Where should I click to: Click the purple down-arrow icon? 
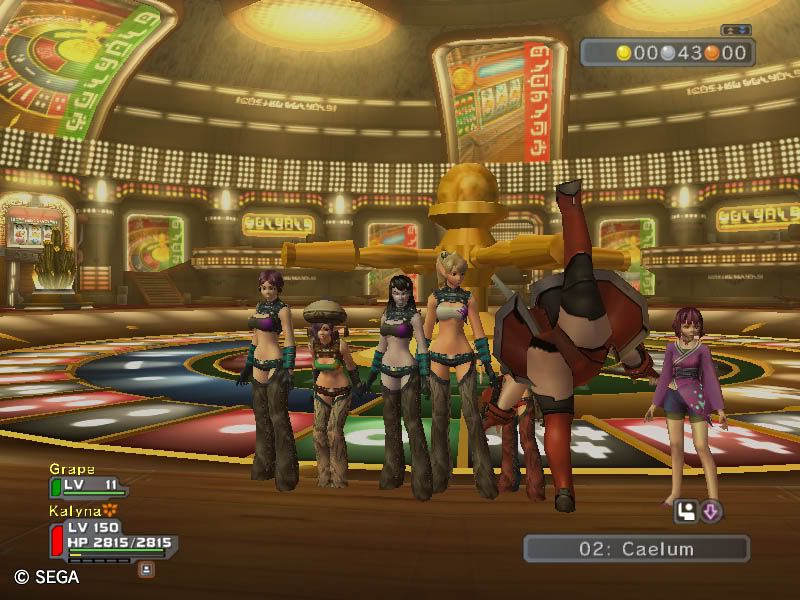click(711, 512)
